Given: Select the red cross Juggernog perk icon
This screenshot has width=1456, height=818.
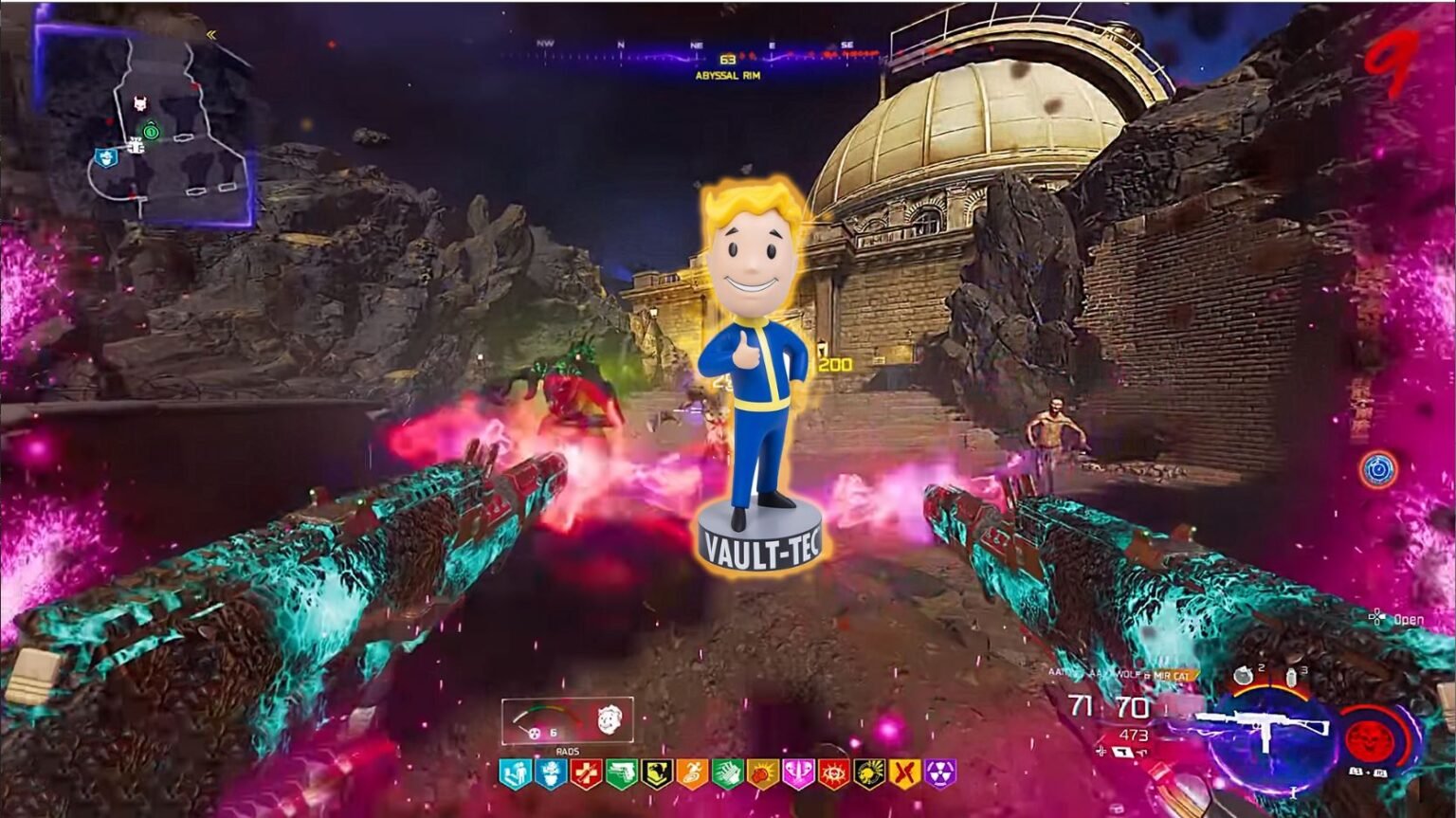Looking at the screenshot, I should (x=586, y=774).
